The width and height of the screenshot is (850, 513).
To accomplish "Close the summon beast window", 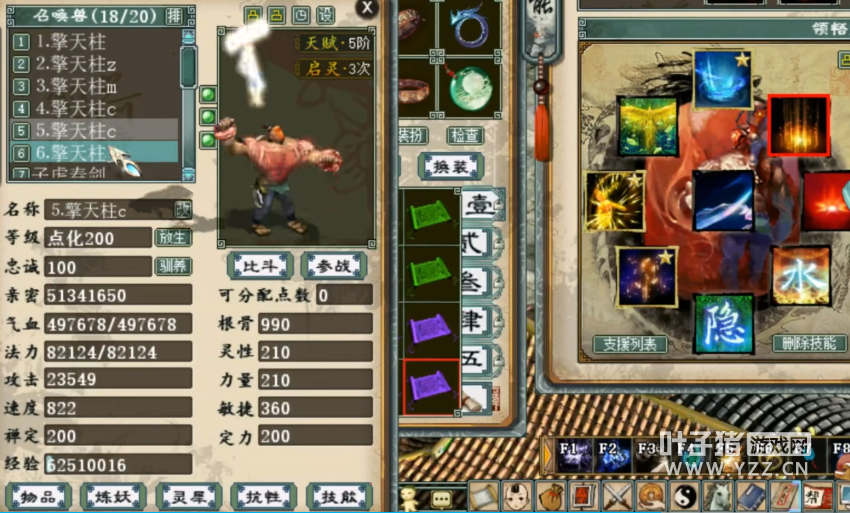I will tap(368, 8).
